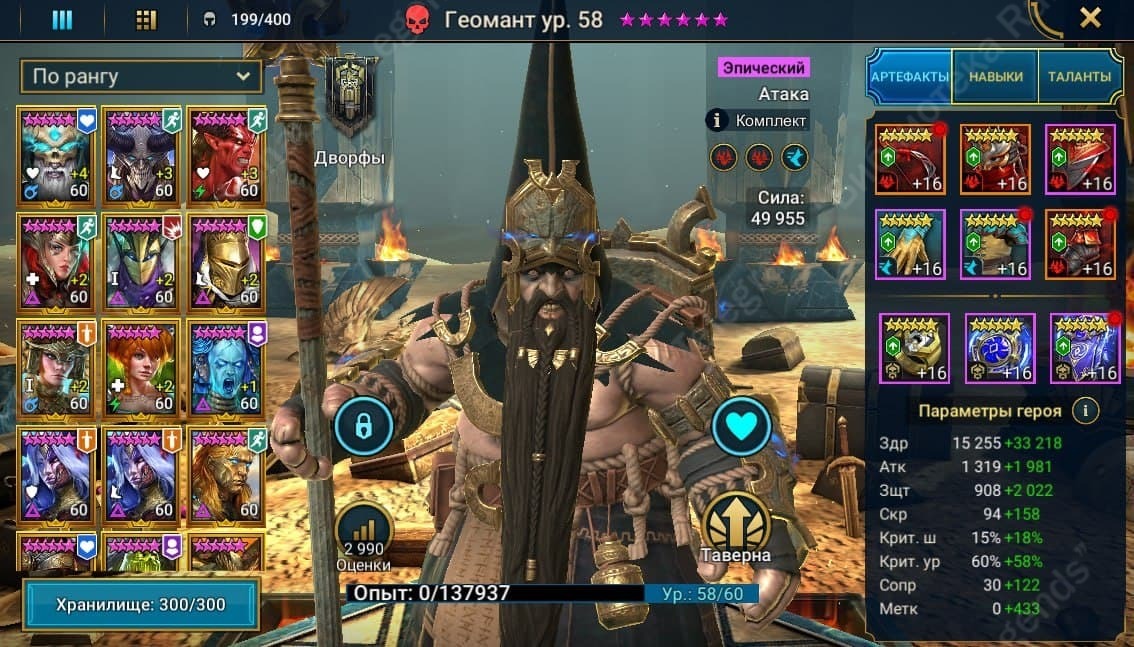
Task: Open the blue amulet accessory slot
Action: point(1000,348)
